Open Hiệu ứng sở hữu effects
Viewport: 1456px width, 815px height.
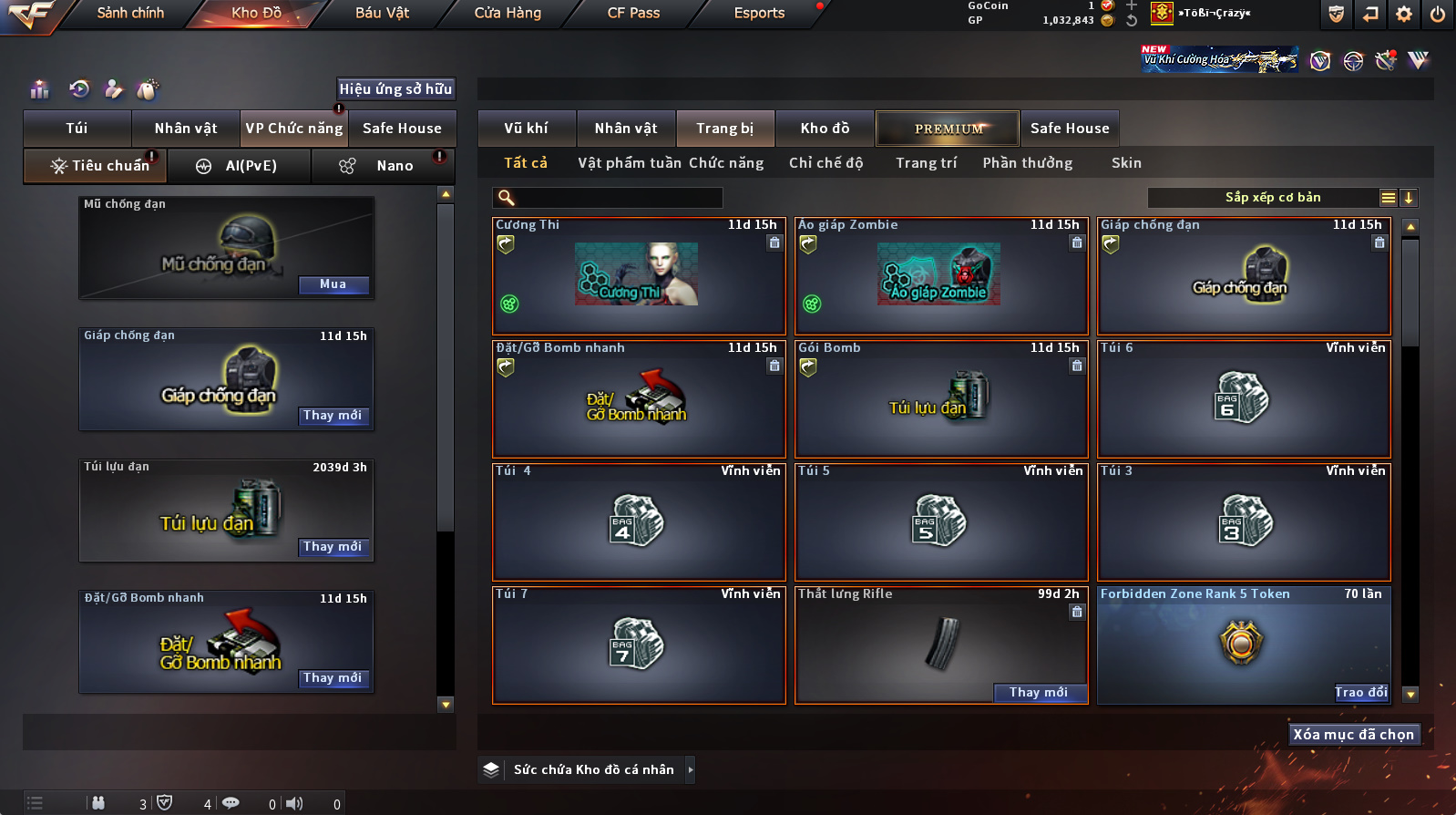(x=395, y=89)
